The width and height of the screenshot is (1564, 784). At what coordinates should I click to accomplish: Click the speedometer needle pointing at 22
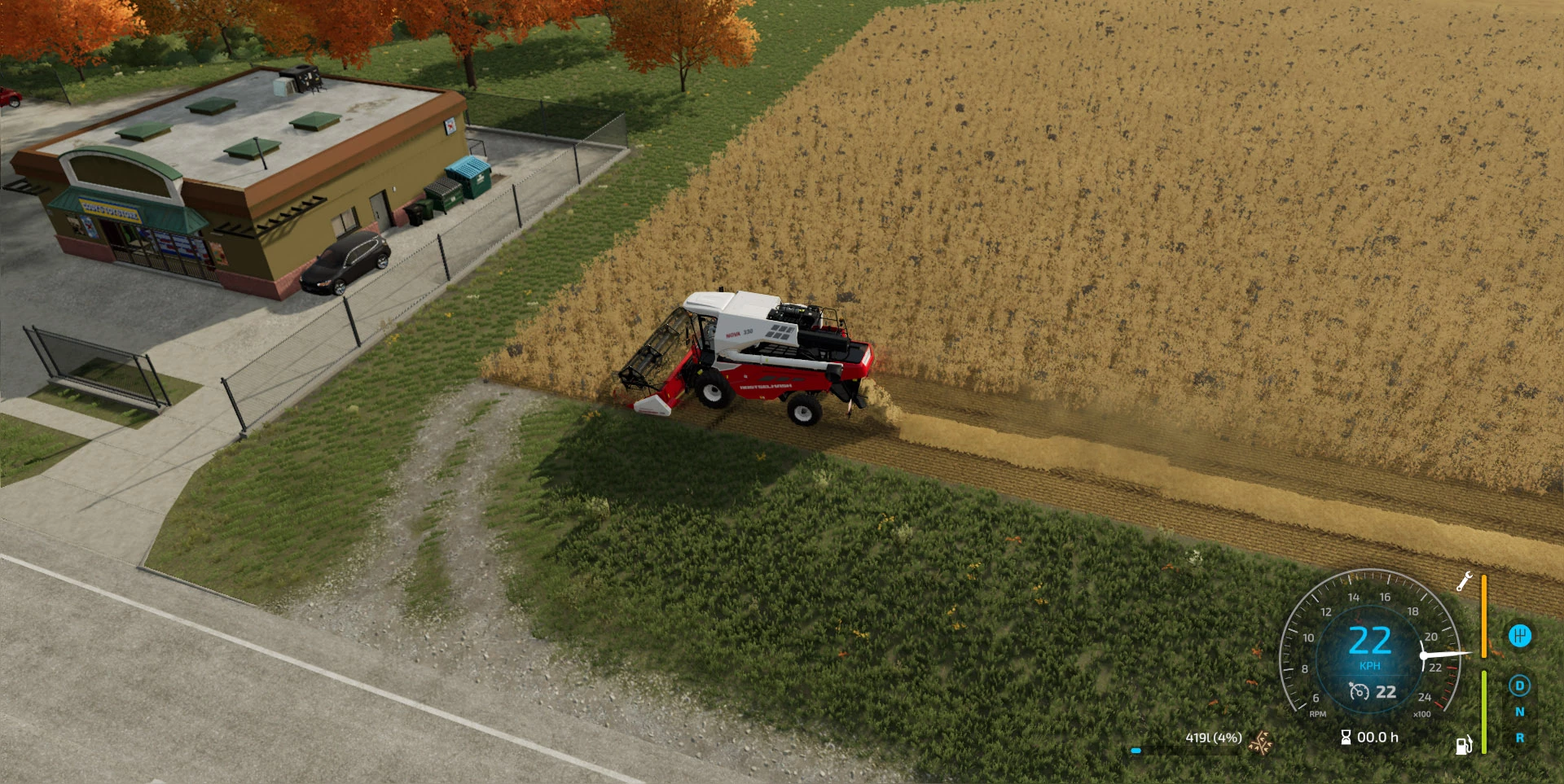coord(1445,653)
